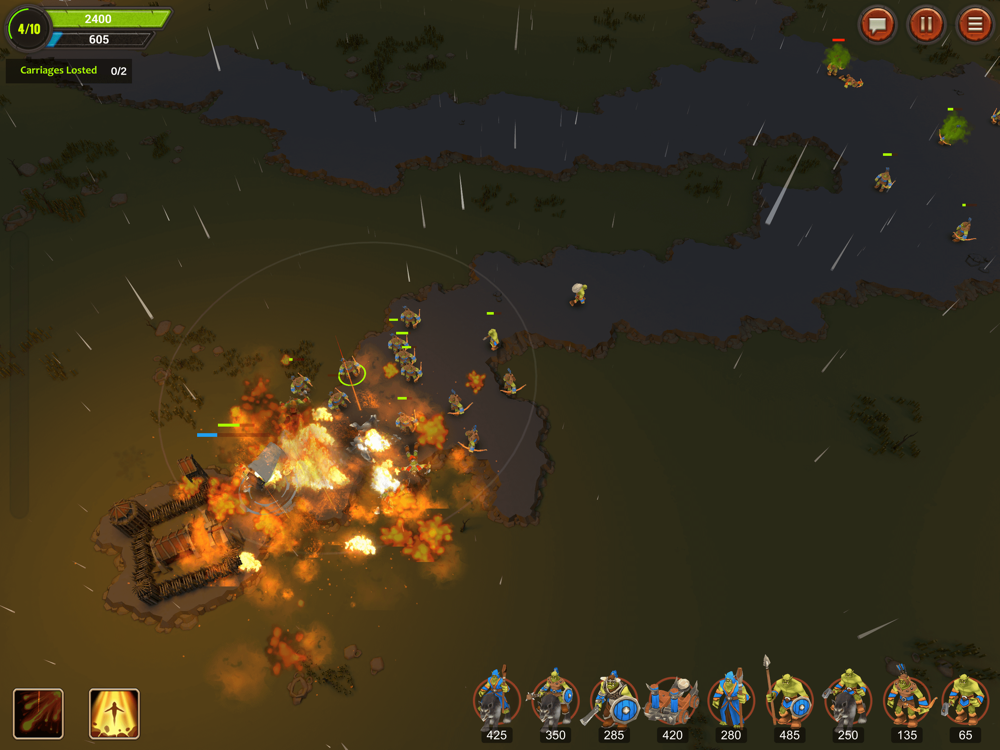Select the shielded wolf rider costing 350
The height and width of the screenshot is (750, 1000).
click(554, 701)
